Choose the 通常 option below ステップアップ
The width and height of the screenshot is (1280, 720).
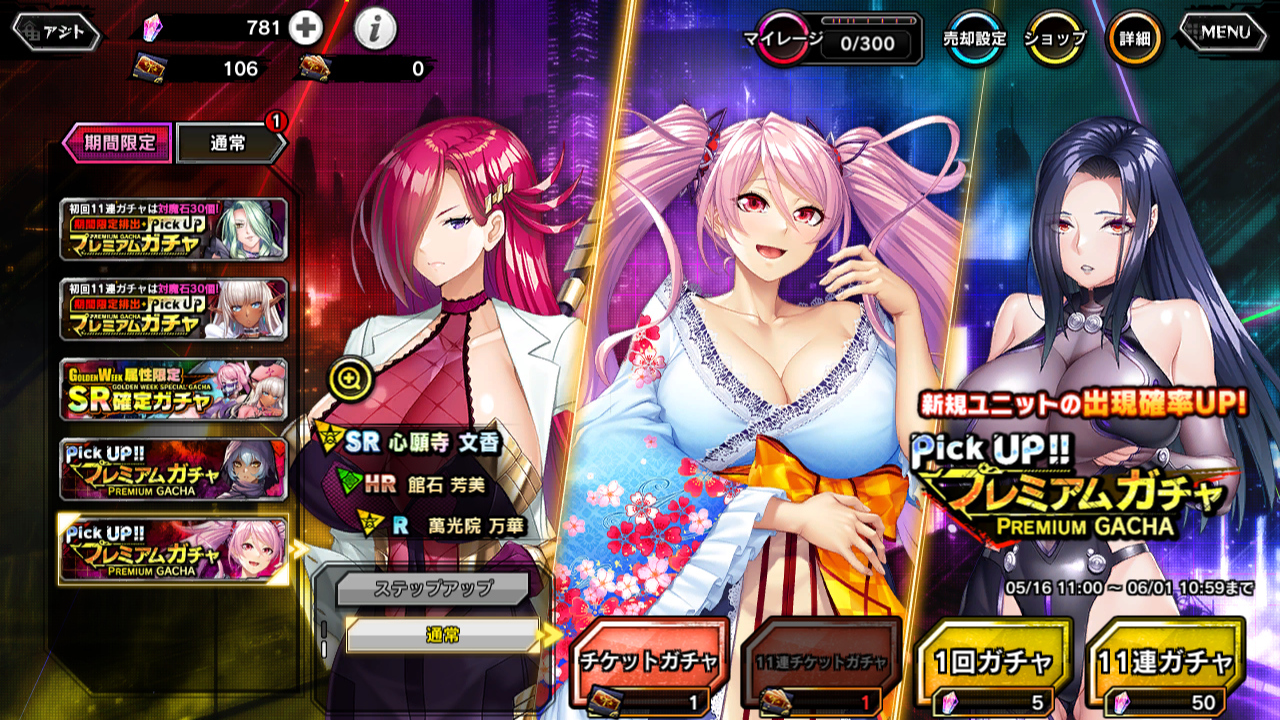point(442,635)
